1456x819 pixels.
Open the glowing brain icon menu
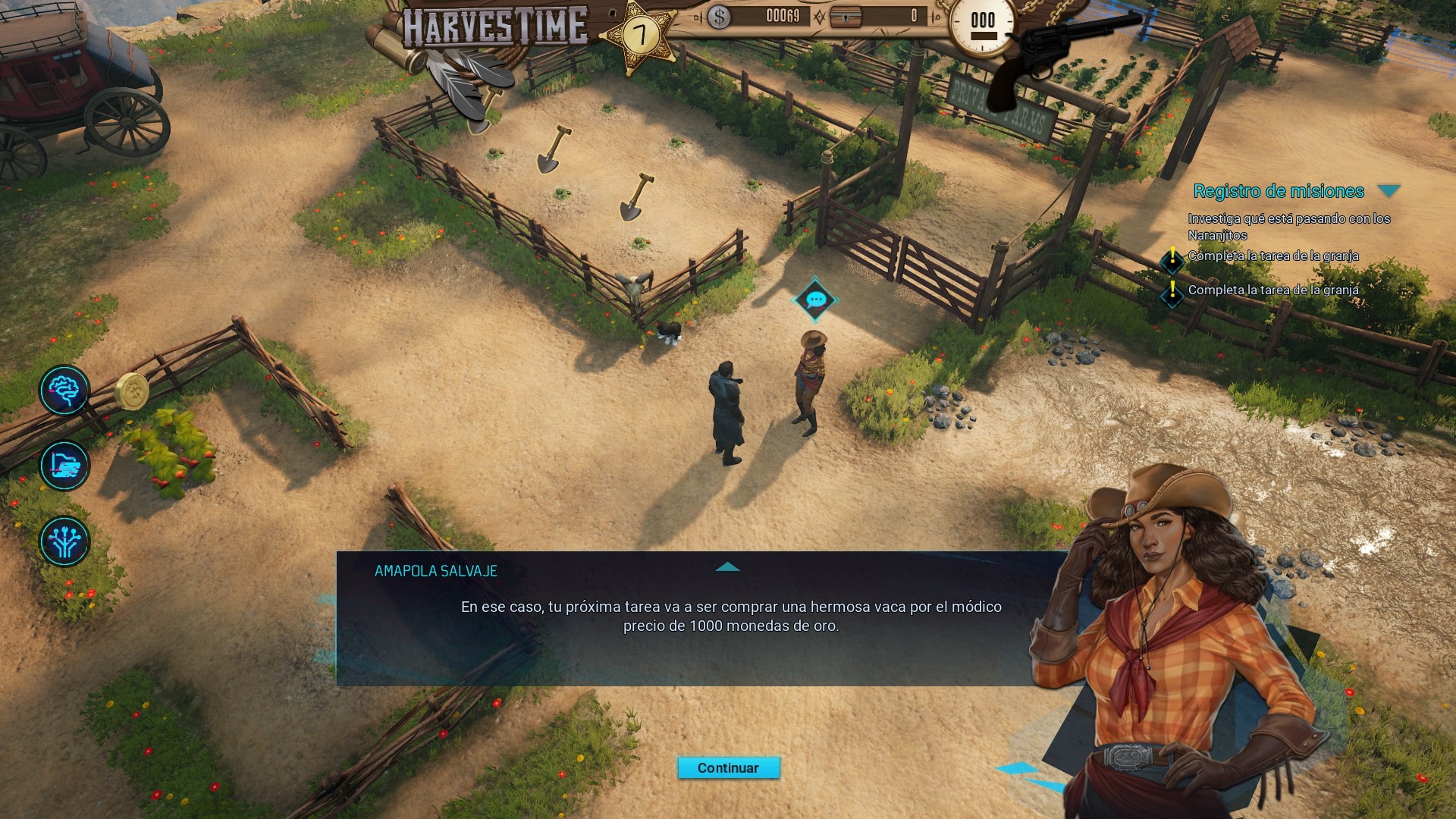coord(64,391)
